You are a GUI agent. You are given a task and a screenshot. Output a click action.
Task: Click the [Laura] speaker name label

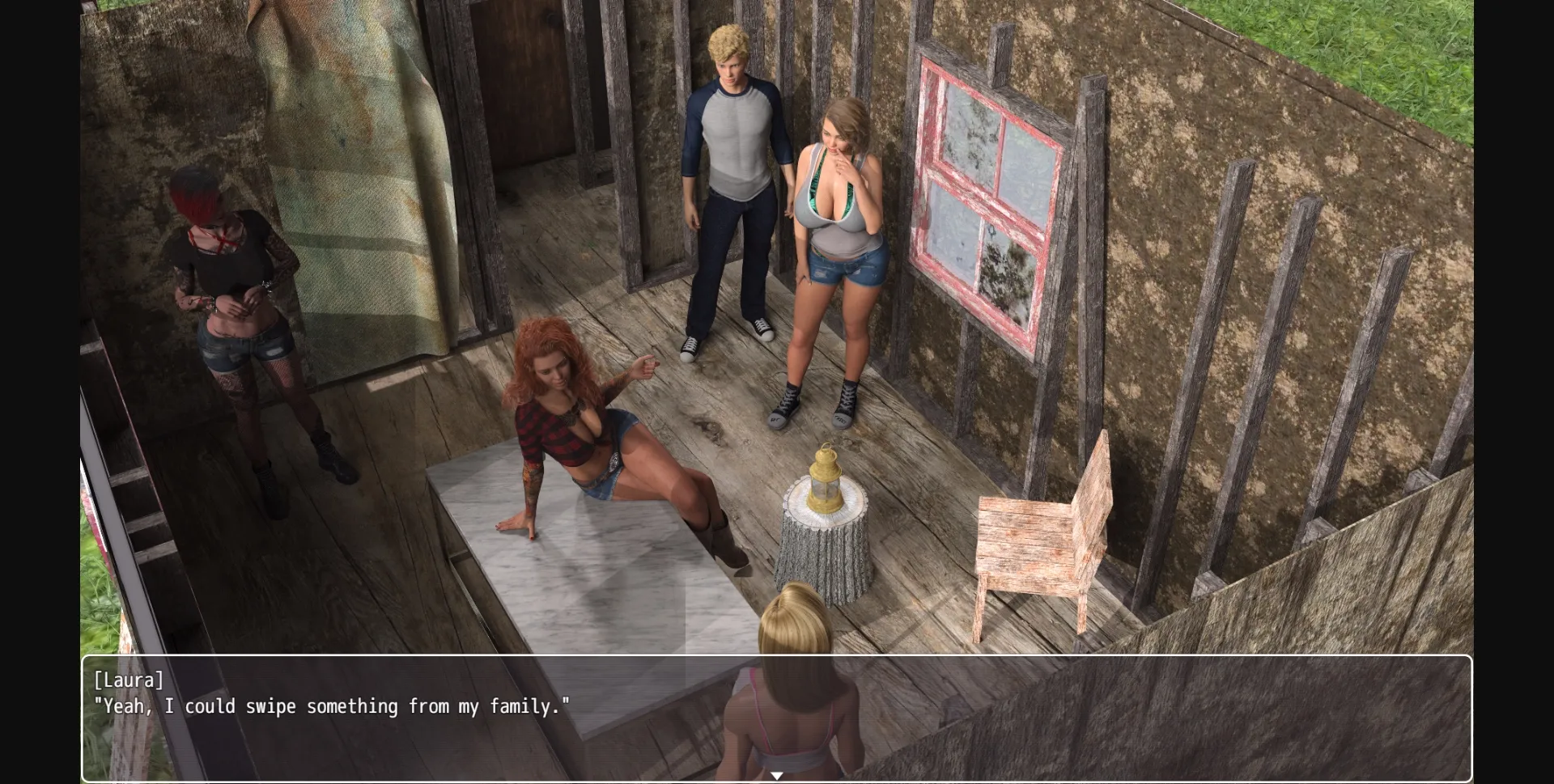click(x=129, y=680)
